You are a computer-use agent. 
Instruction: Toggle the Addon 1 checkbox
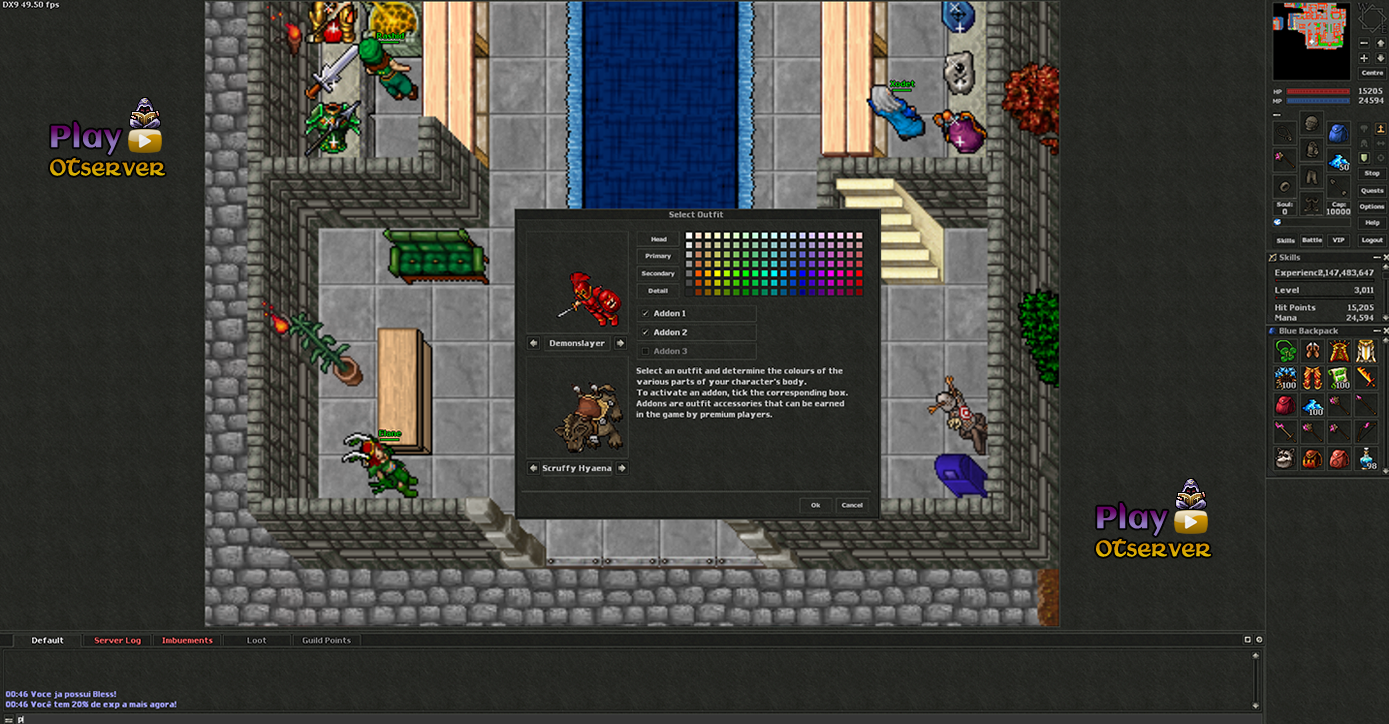[x=646, y=314]
